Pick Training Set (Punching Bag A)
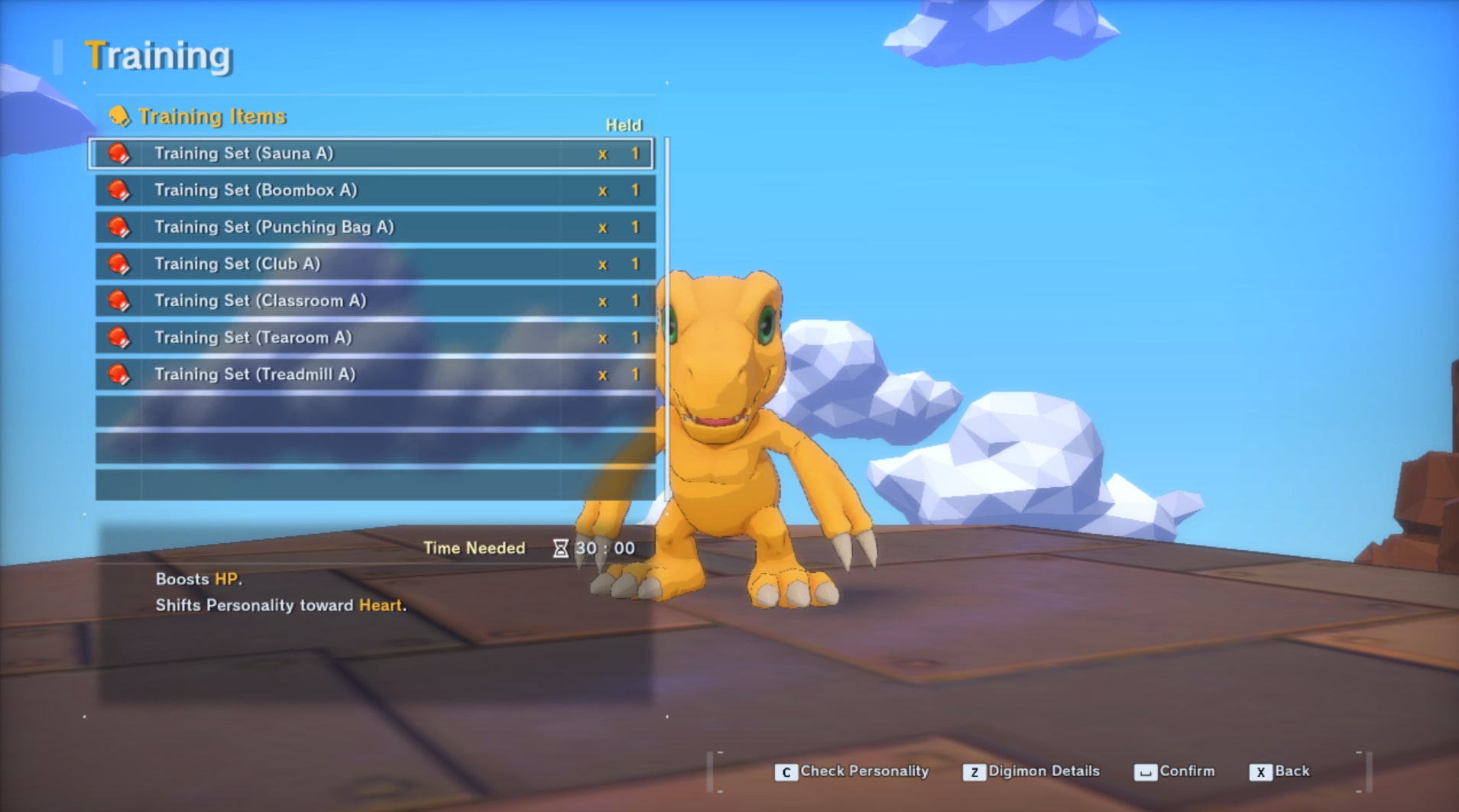 pyautogui.click(x=374, y=227)
